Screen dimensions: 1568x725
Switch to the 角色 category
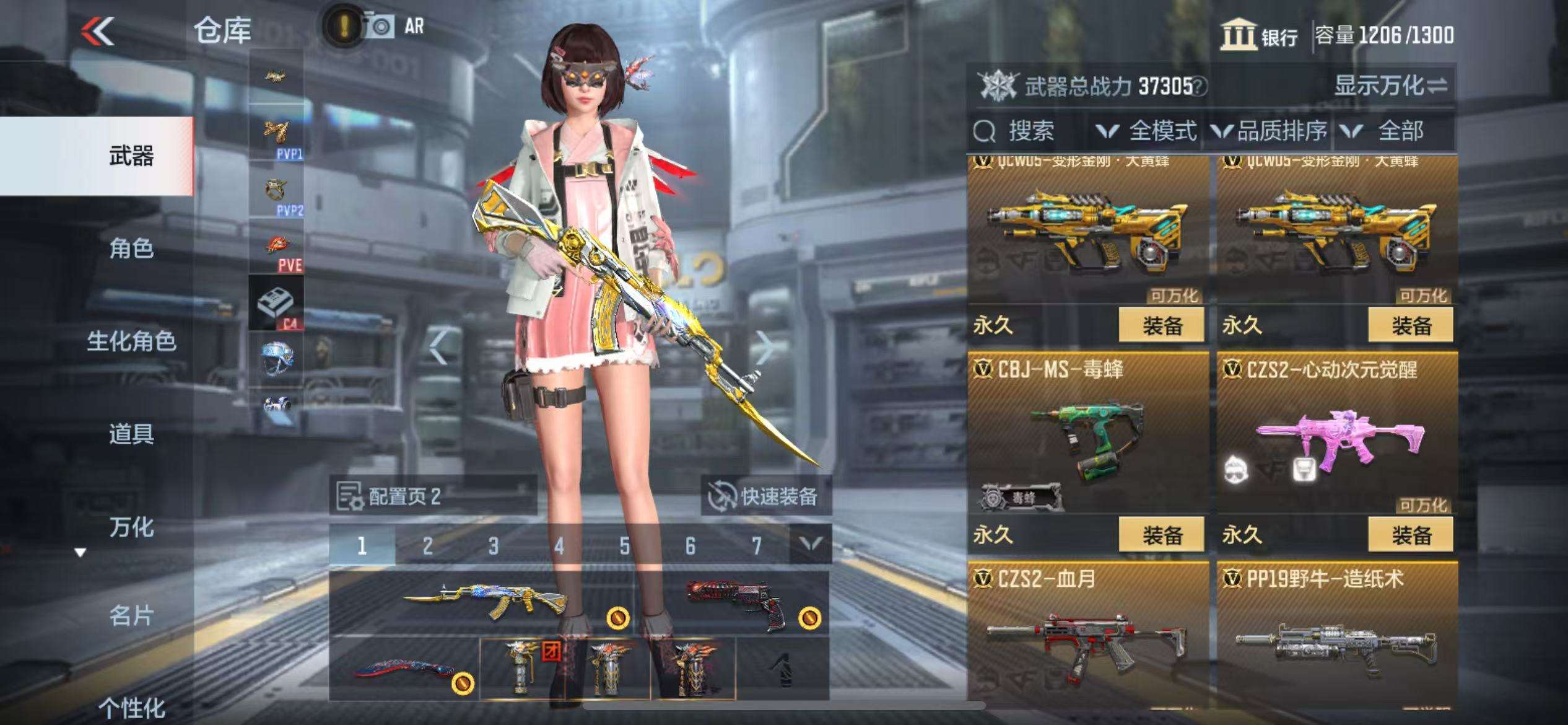point(131,248)
